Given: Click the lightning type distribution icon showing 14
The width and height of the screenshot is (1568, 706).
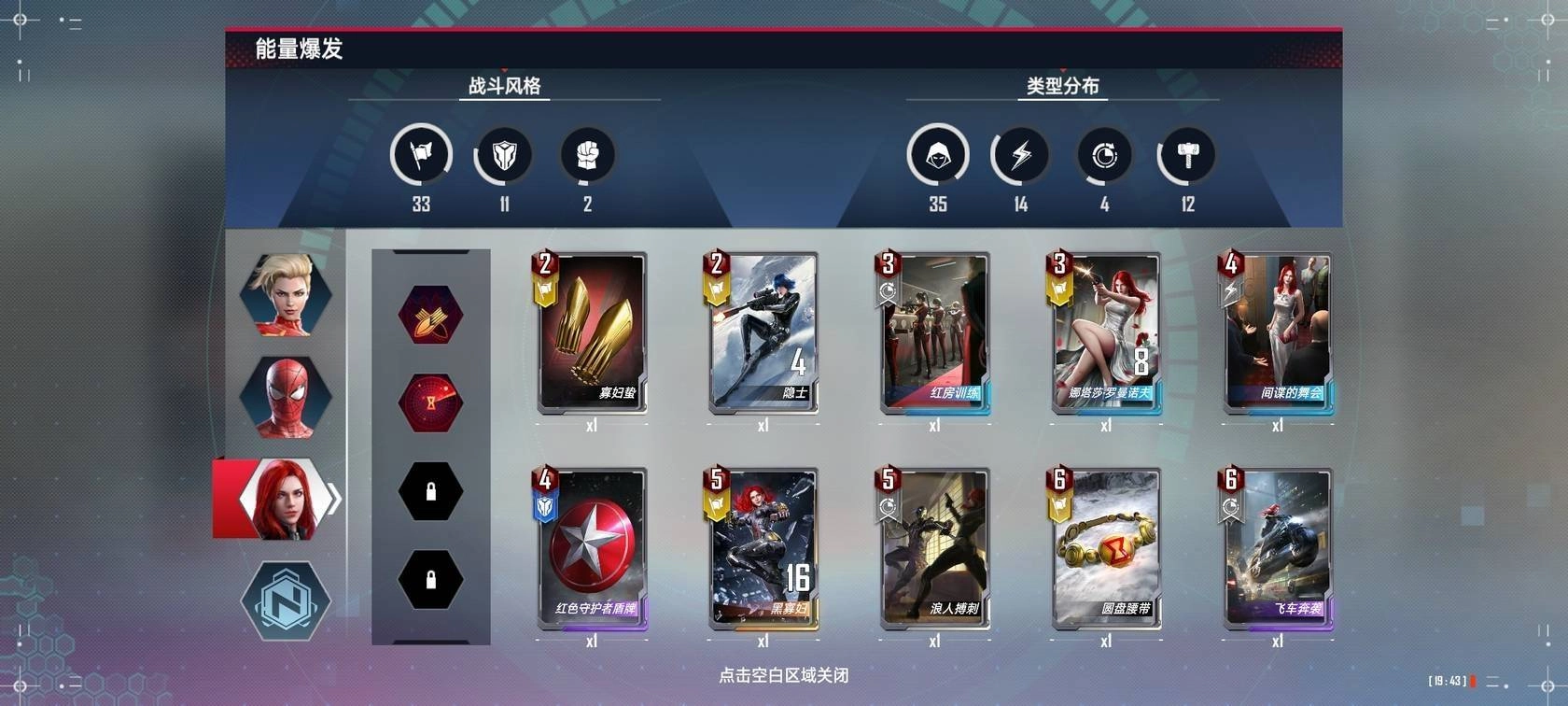Looking at the screenshot, I should [1020, 155].
